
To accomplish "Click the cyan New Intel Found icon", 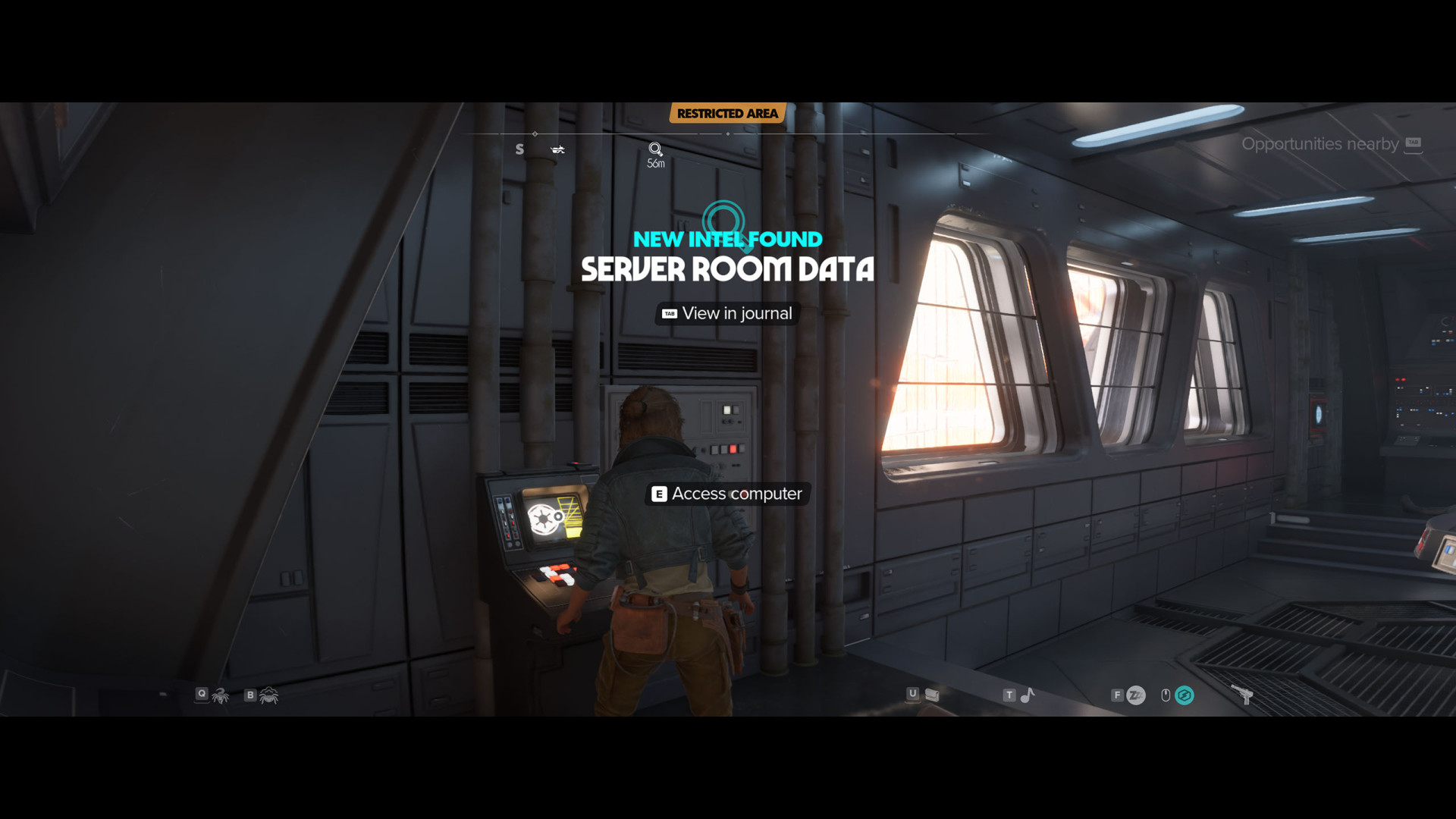I will [x=723, y=220].
